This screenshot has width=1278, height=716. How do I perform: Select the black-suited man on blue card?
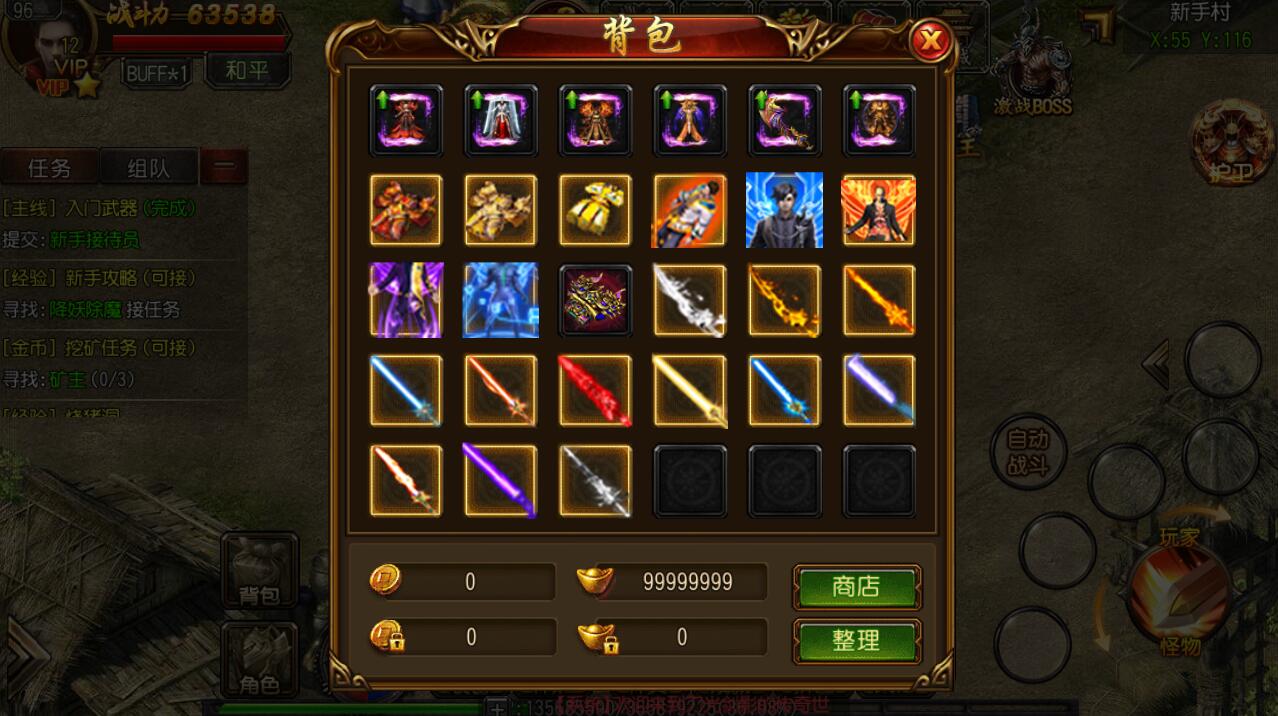click(x=784, y=211)
